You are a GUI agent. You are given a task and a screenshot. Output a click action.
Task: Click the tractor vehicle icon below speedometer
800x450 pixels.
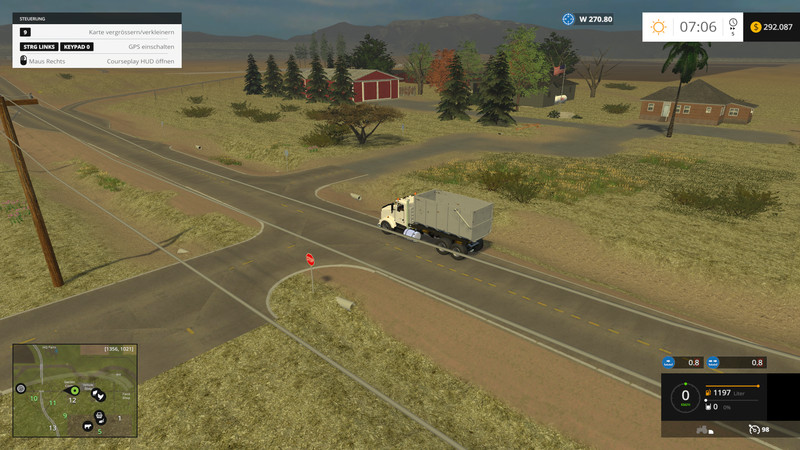[702, 429]
